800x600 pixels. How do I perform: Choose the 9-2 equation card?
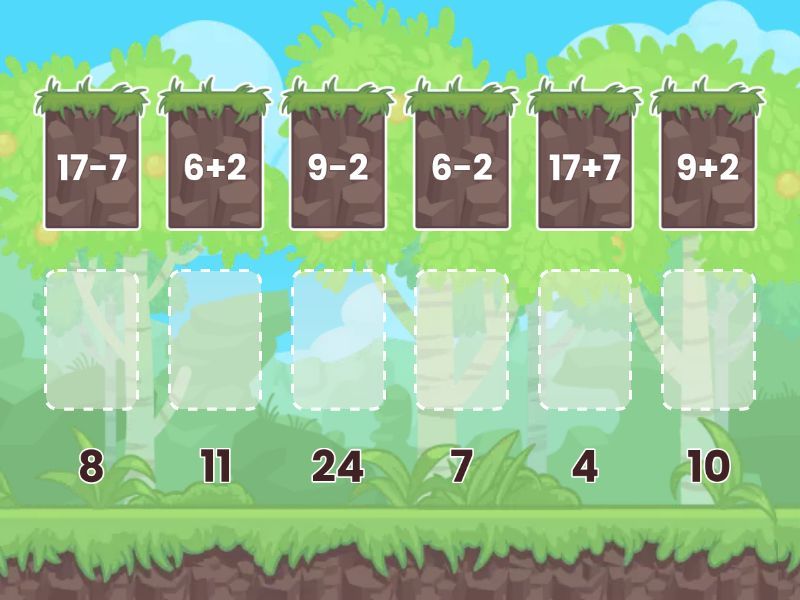click(x=338, y=165)
